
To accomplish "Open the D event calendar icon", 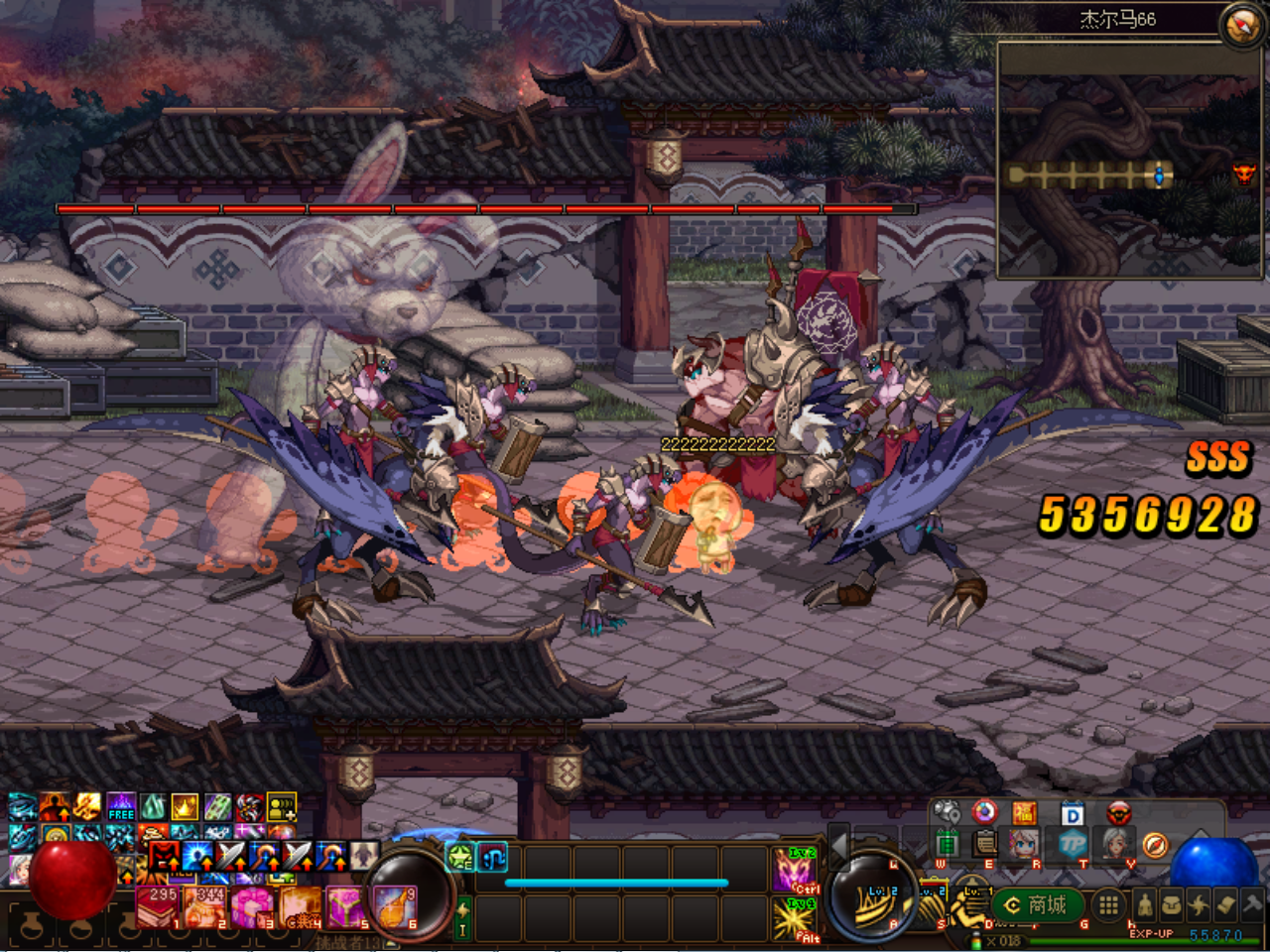I will point(1072,813).
